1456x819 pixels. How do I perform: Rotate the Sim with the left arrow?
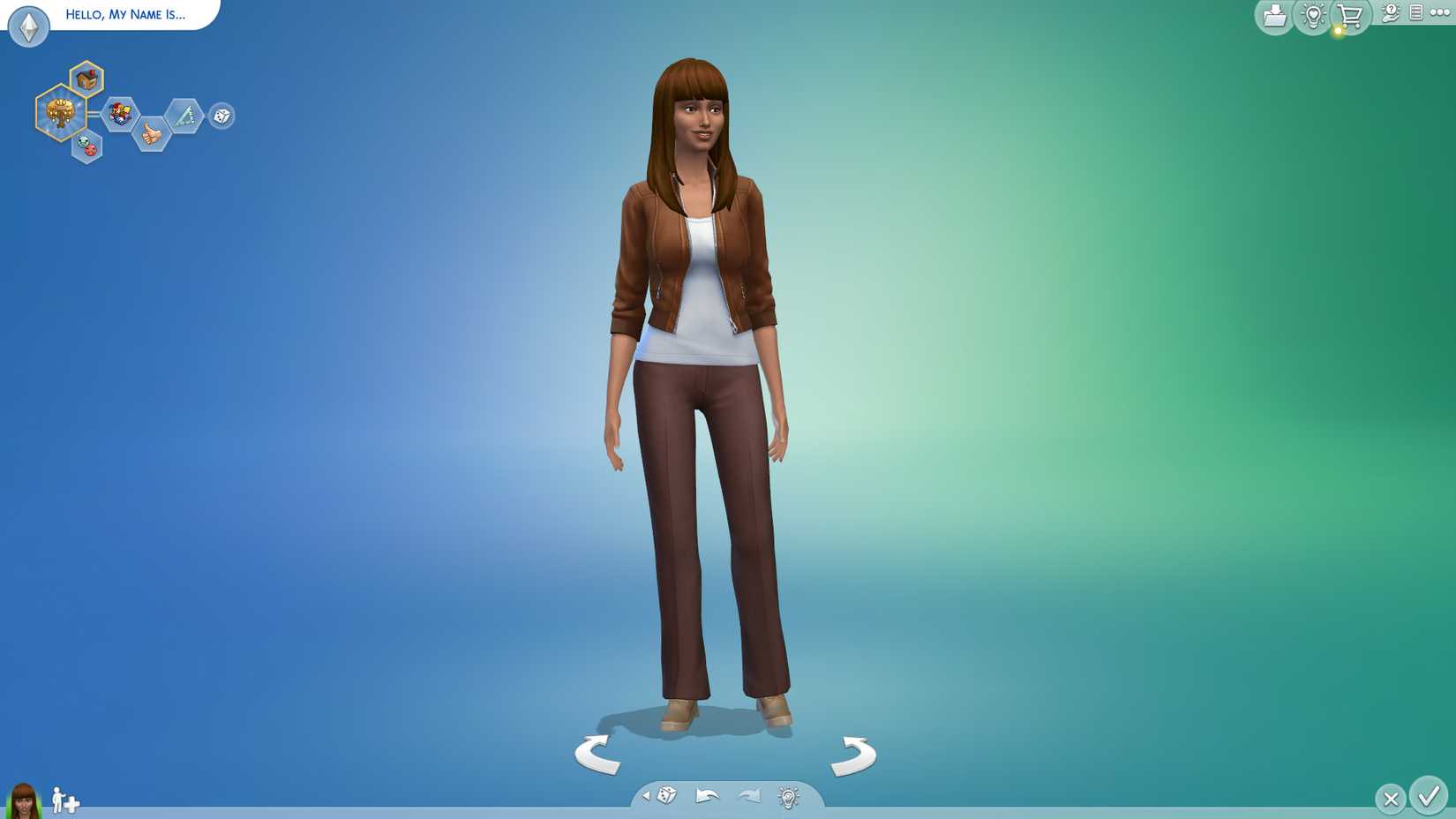[597, 755]
